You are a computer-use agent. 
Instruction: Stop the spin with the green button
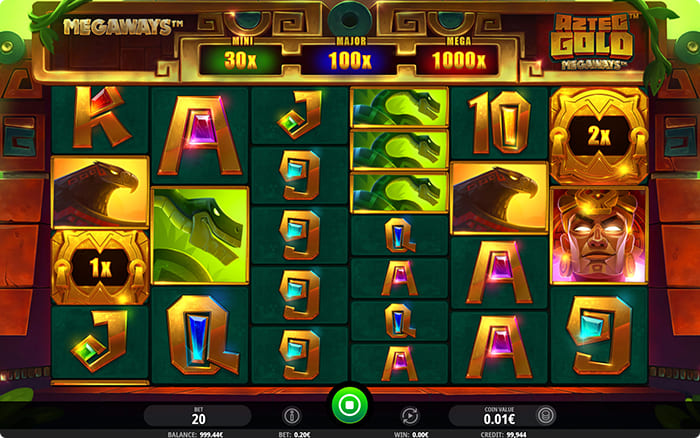350,406
